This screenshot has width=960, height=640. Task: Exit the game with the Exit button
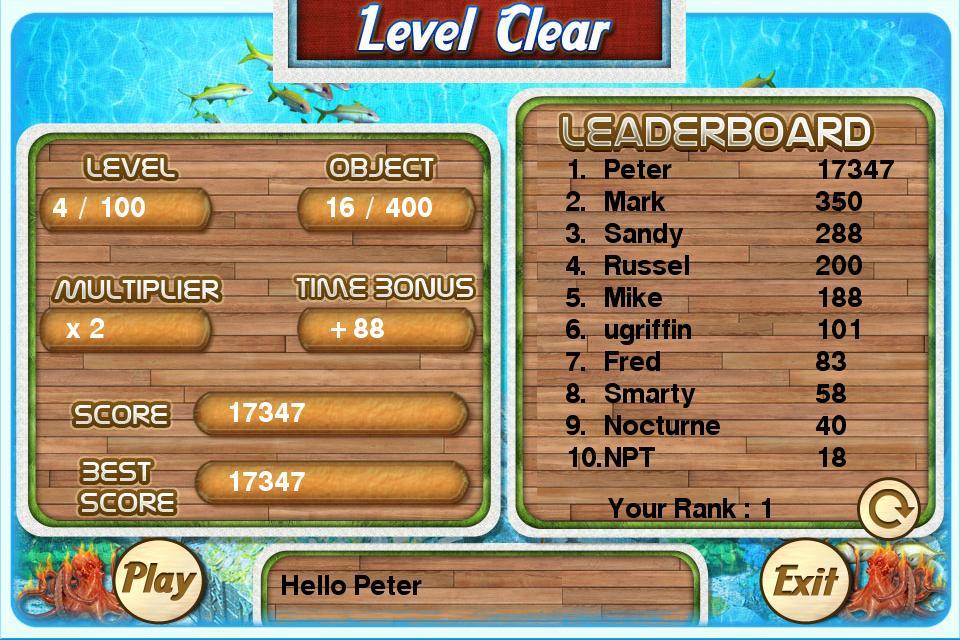point(803,581)
